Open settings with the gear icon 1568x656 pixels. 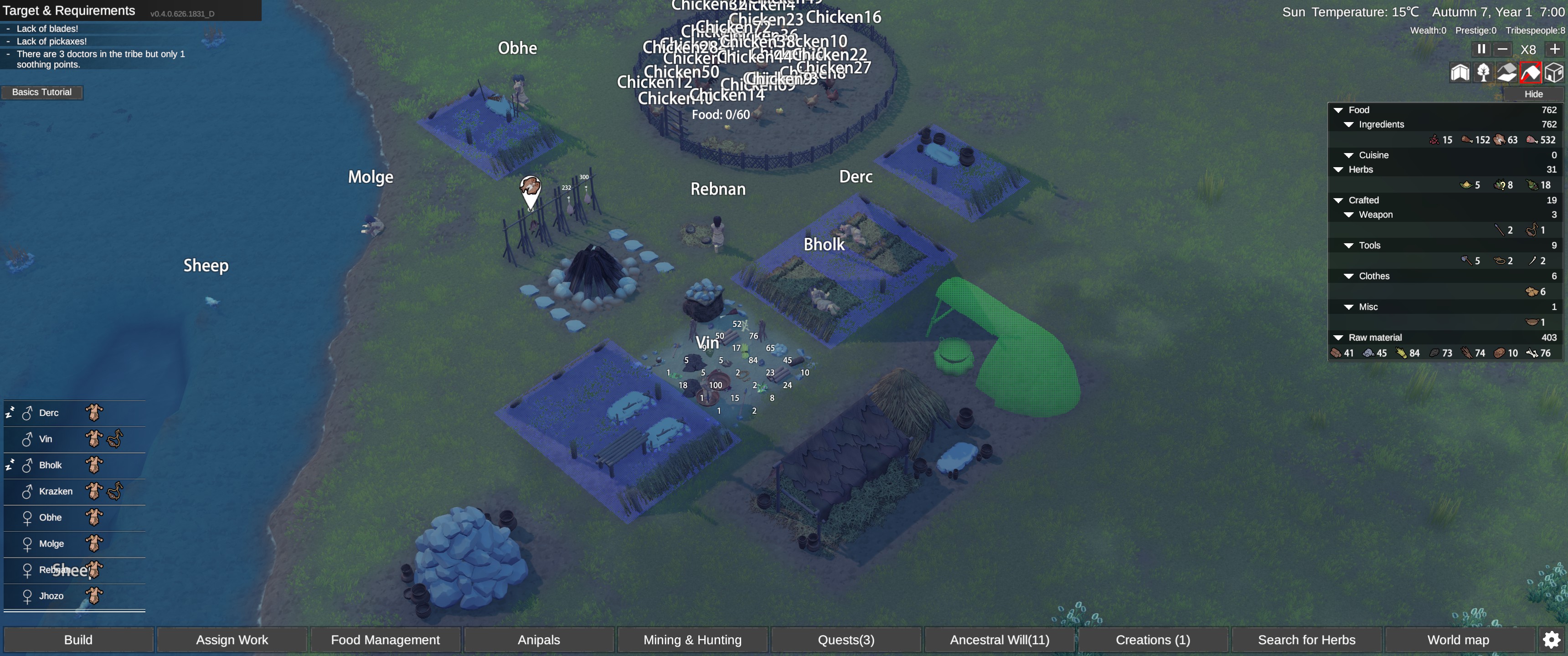click(1552, 640)
